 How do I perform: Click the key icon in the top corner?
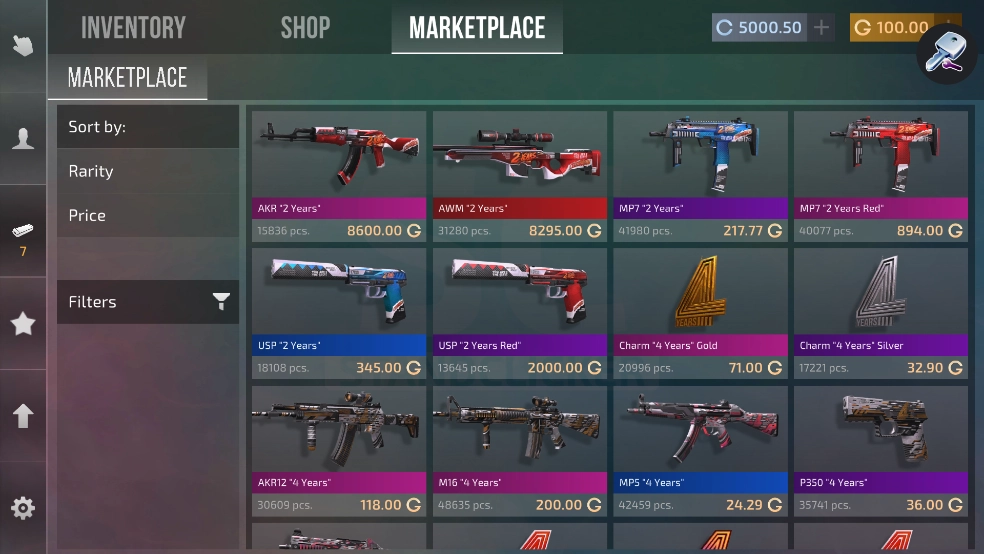(x=945, y=52)
